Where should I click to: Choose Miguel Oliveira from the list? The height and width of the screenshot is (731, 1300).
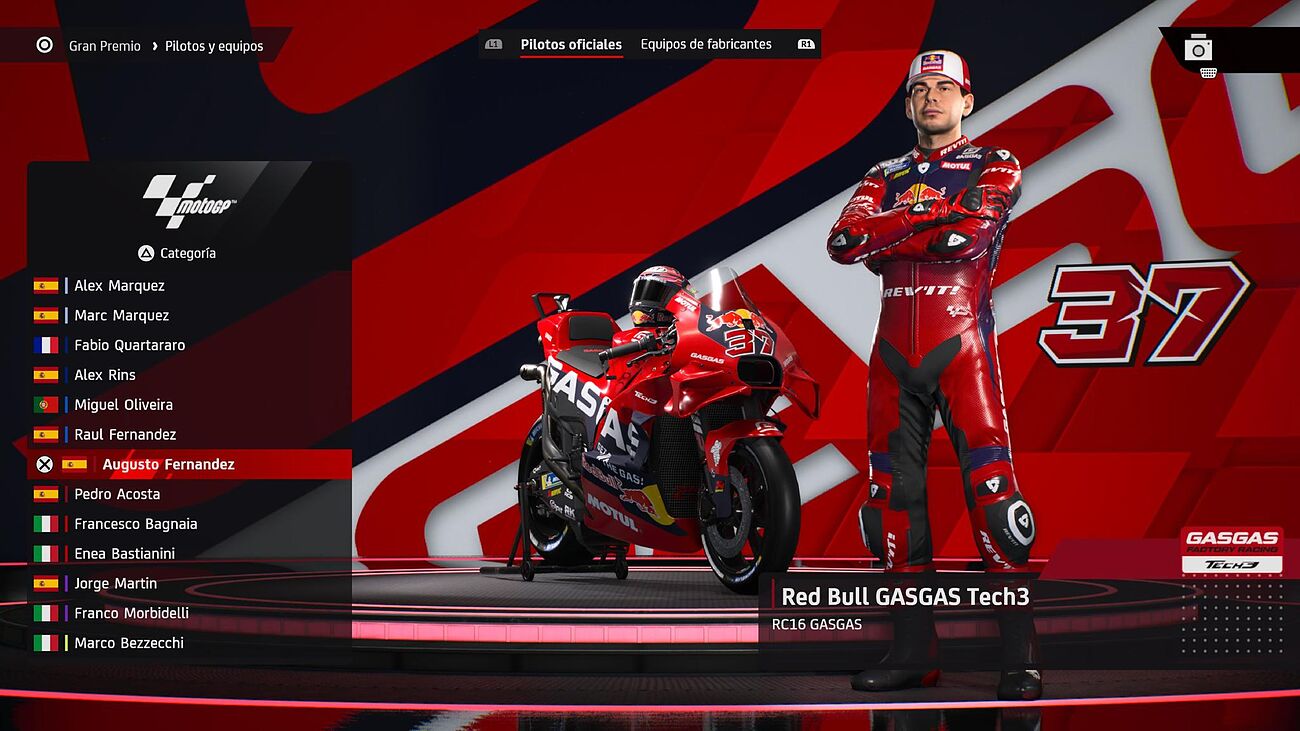[x=123, y=405]
